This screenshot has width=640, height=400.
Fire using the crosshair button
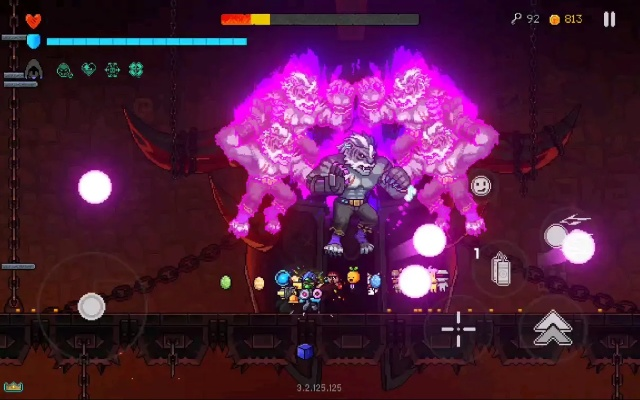coord(459,328)
